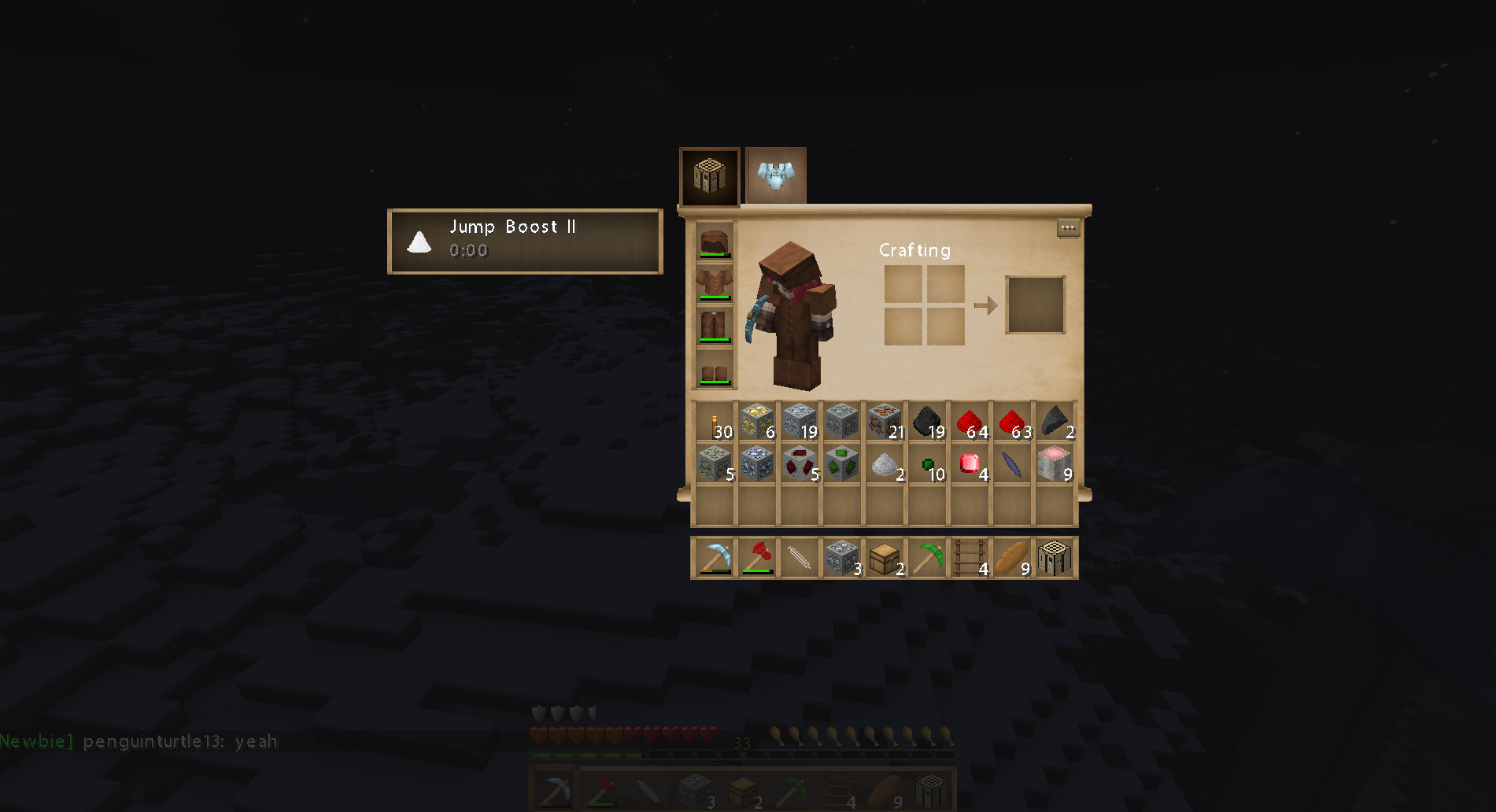Select the diamond pickaxe hotbar slot

click(x=715, y=559)
